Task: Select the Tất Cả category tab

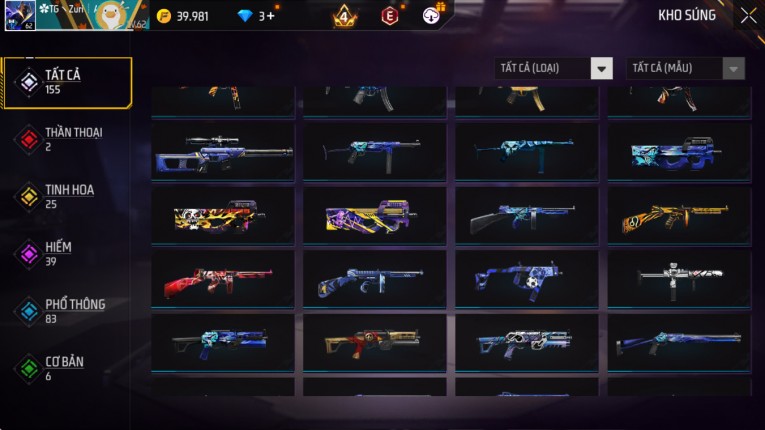Action: [x=67, y=82]
